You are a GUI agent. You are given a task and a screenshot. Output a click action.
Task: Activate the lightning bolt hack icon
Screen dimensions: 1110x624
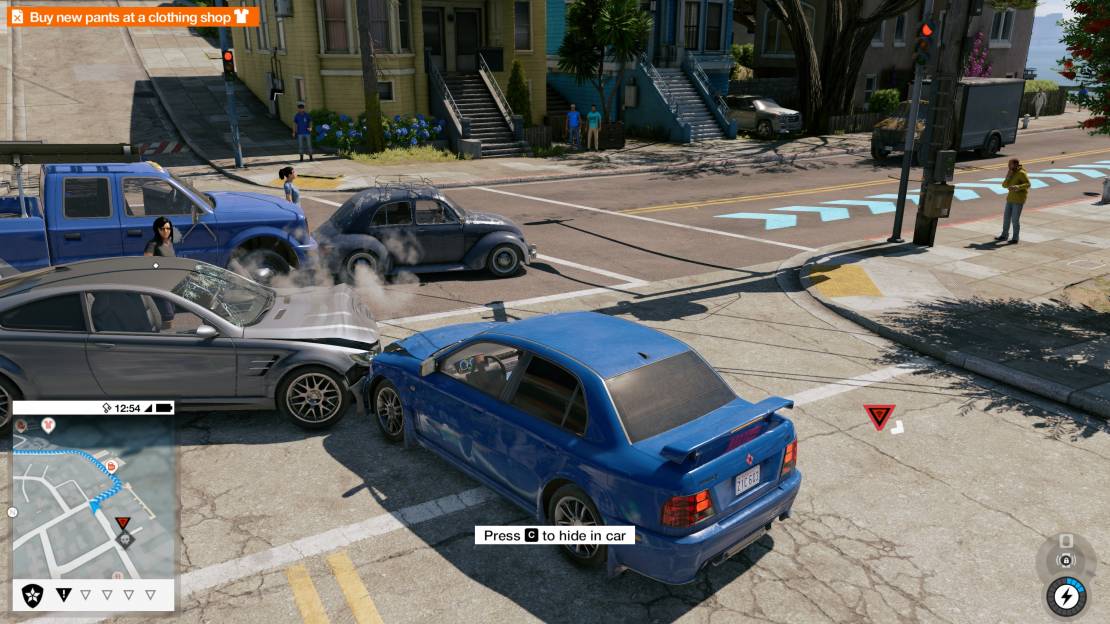point(1066,597)
